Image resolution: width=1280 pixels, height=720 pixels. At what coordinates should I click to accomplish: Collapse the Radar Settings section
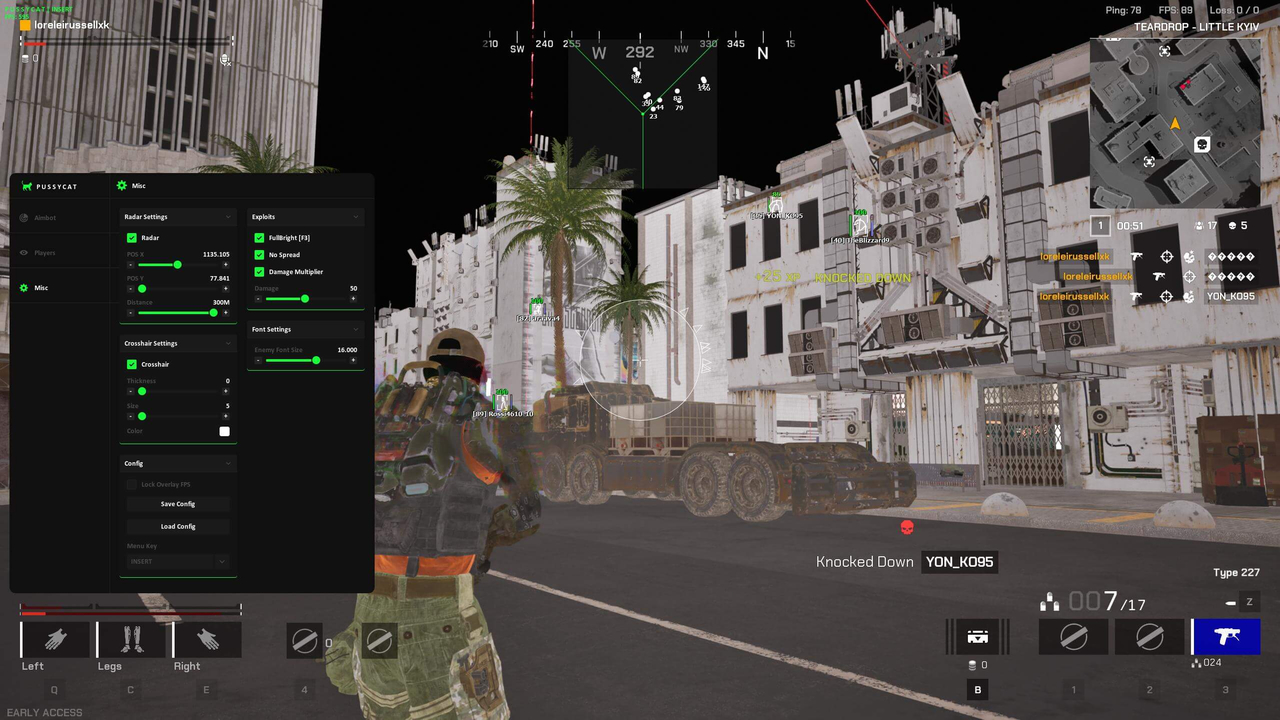point(226,217)
